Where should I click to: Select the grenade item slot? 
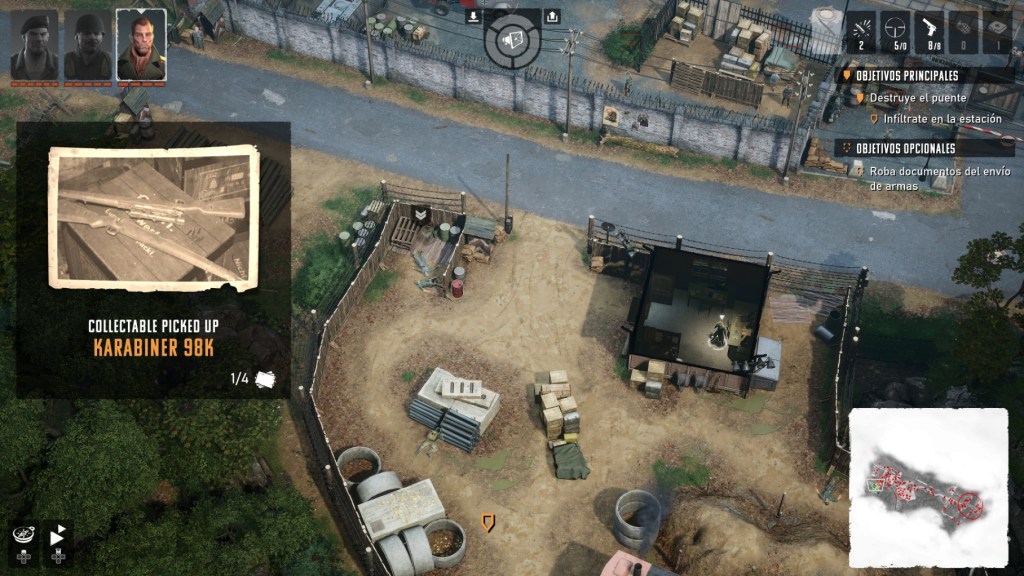[962, 30]
